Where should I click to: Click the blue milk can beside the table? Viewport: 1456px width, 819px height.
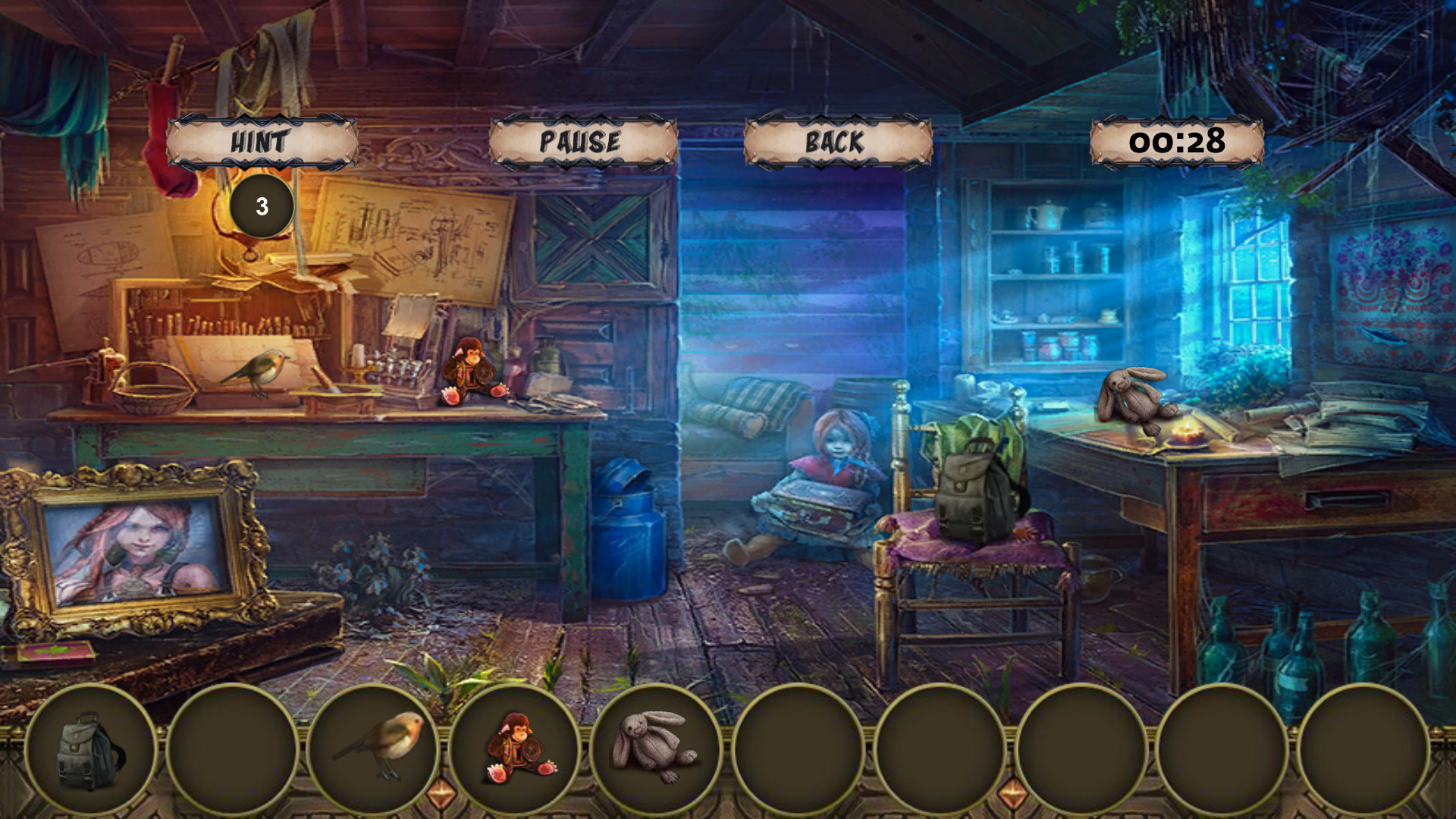pos(628,531)
